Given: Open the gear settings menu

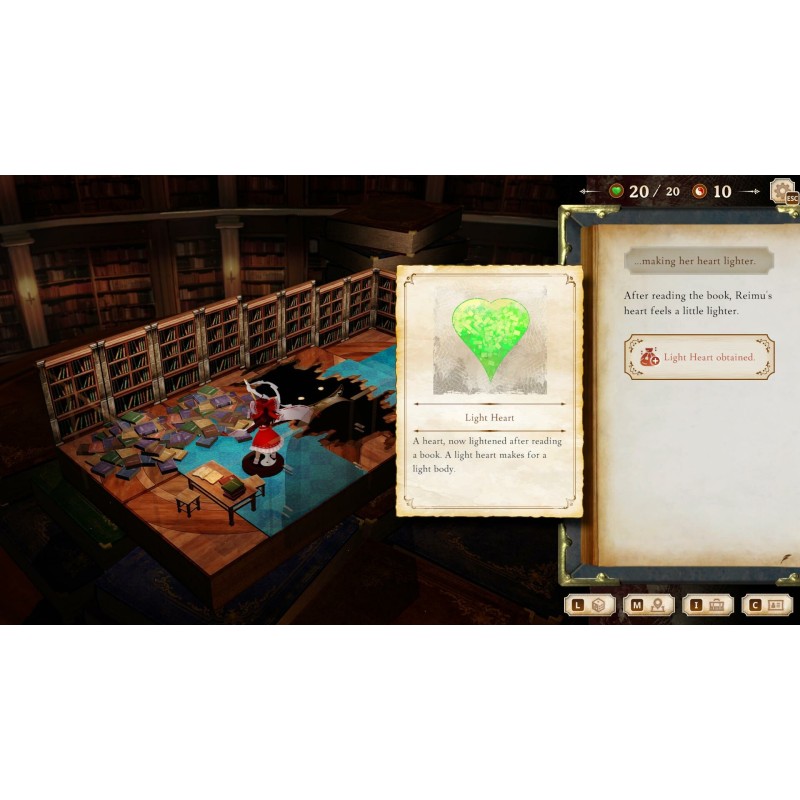Looking at the screenshot, I should pos(781,190).
